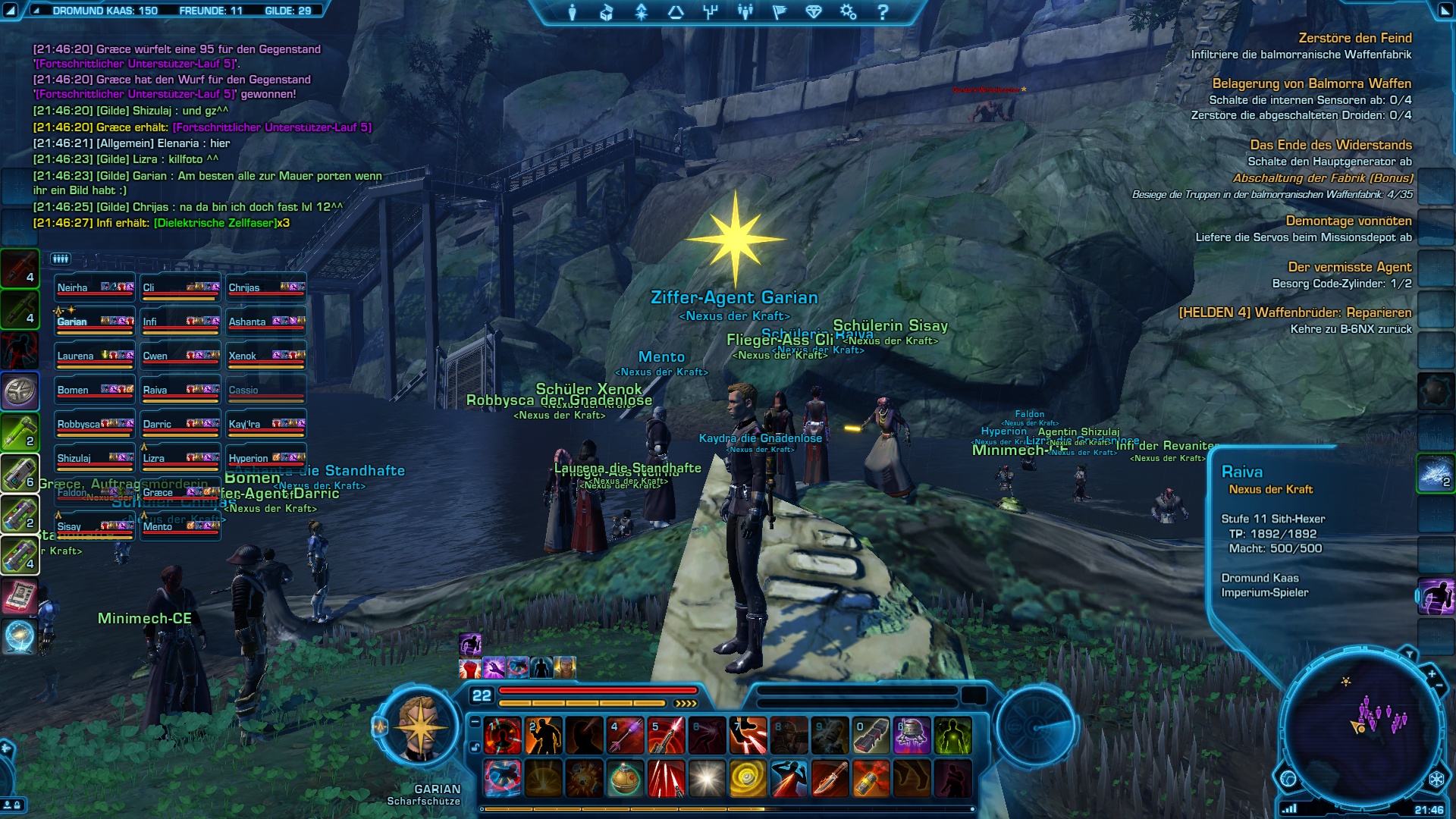Open the inventory box icon
Image resolution: width=1456 pixels, height=819 pixels.
click(x=607, y=12)
